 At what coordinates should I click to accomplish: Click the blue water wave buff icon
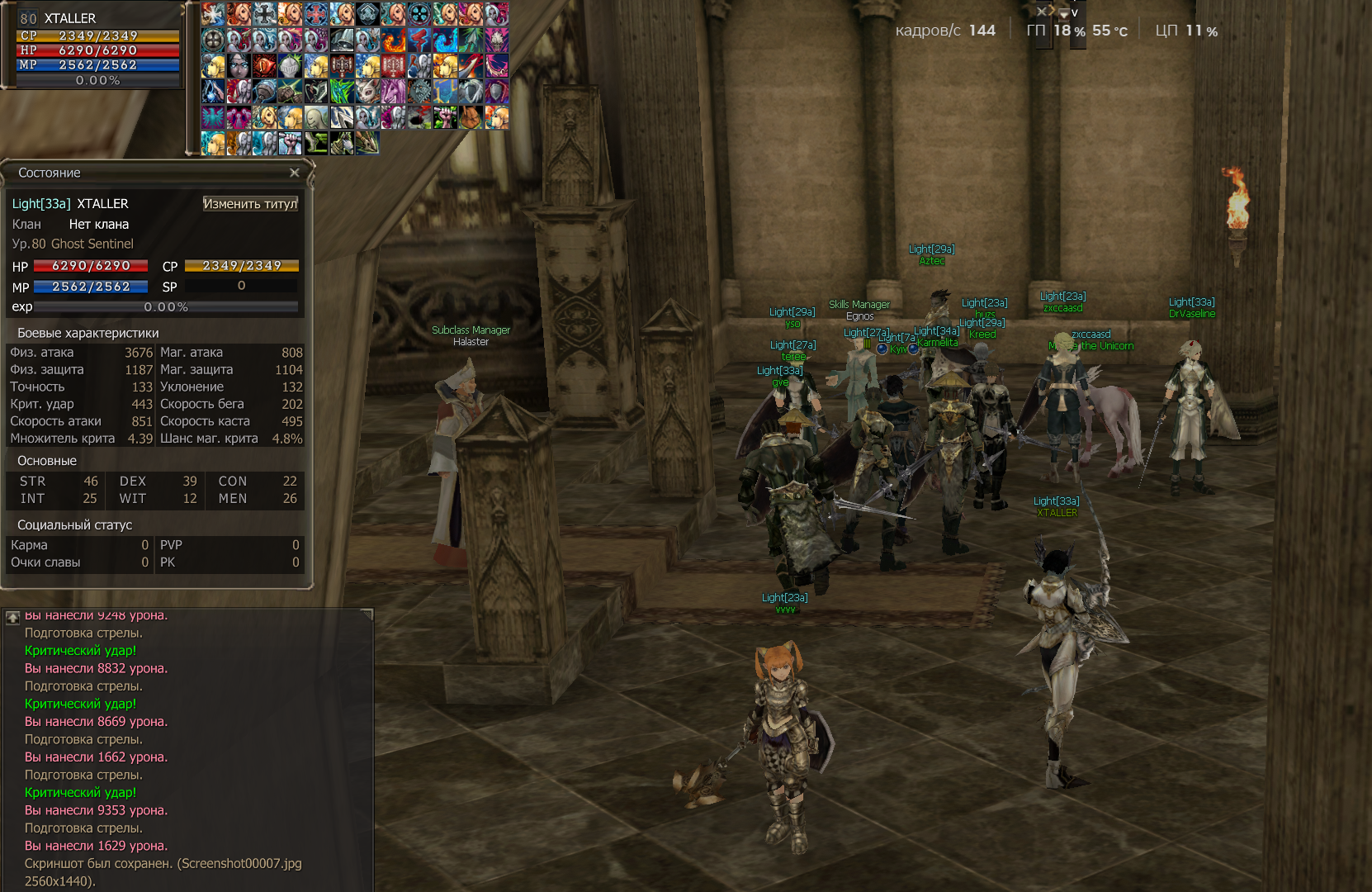point(444,40)
